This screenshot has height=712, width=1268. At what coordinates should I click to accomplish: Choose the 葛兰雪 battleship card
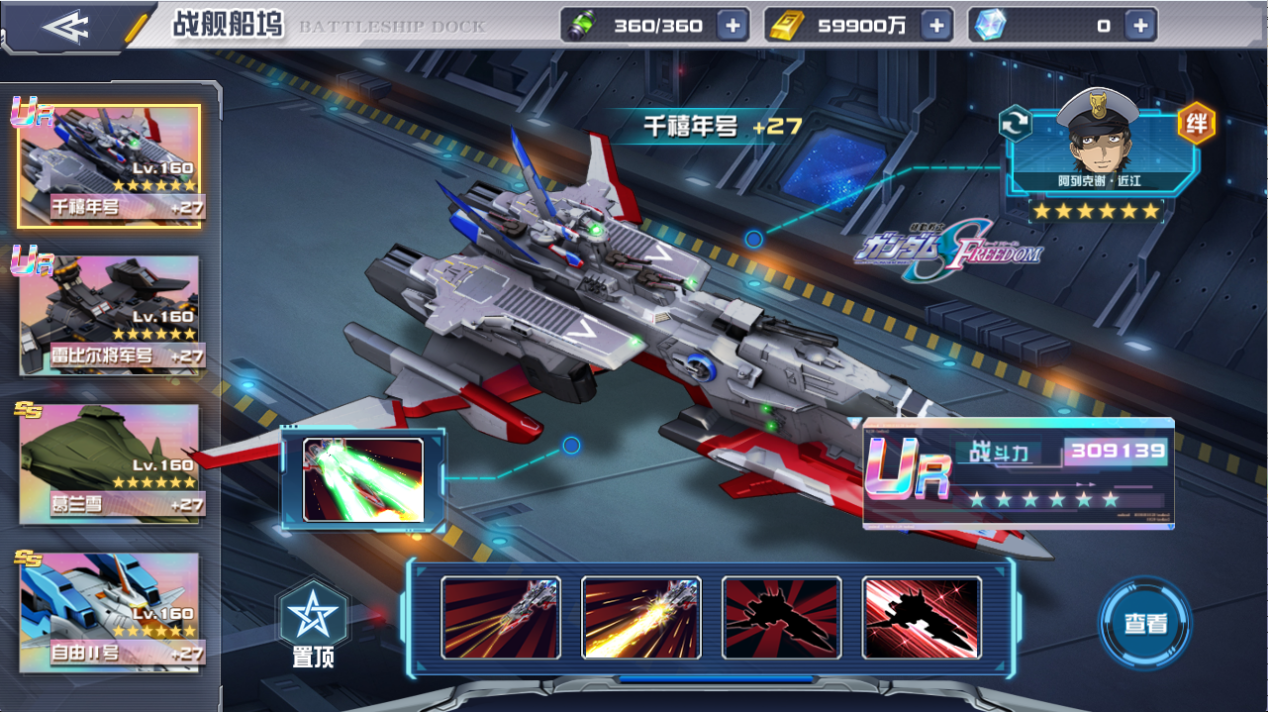point(109,464)
